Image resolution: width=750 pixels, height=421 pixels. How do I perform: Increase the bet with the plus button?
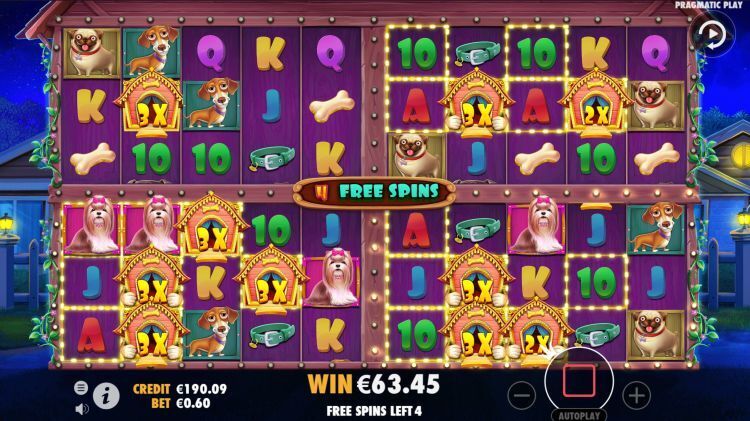coord(636,394)
